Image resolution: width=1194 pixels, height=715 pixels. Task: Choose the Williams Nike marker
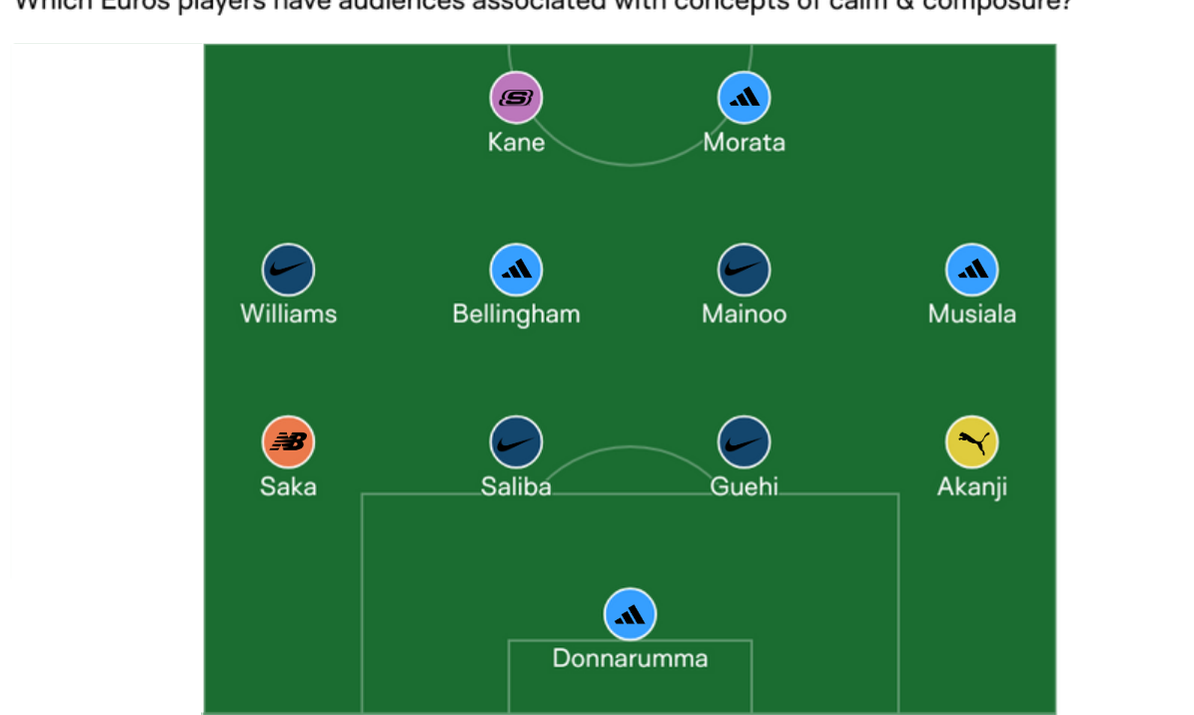pos(288,270)
